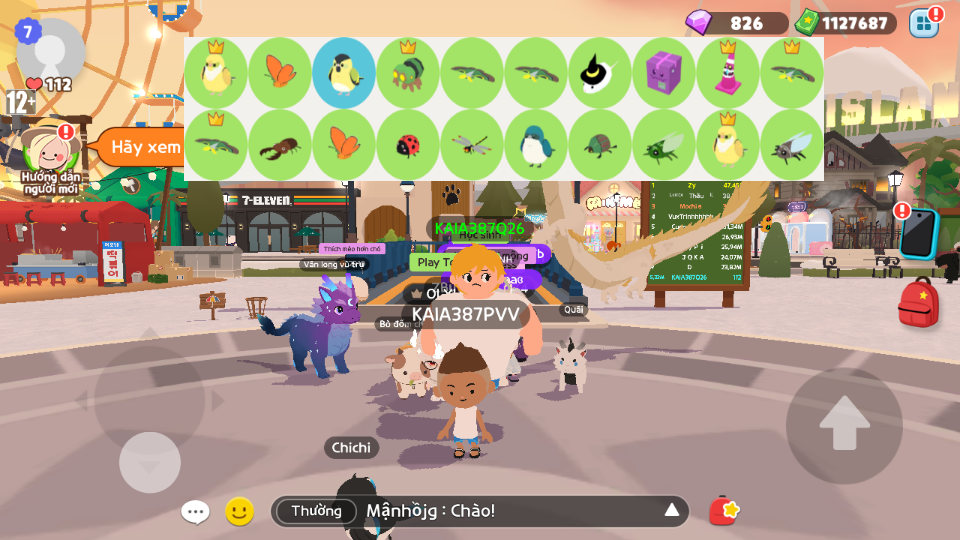Expand the chat log with the triangle
The height and width of the screenshot is (540, 960).
point(672,511)
